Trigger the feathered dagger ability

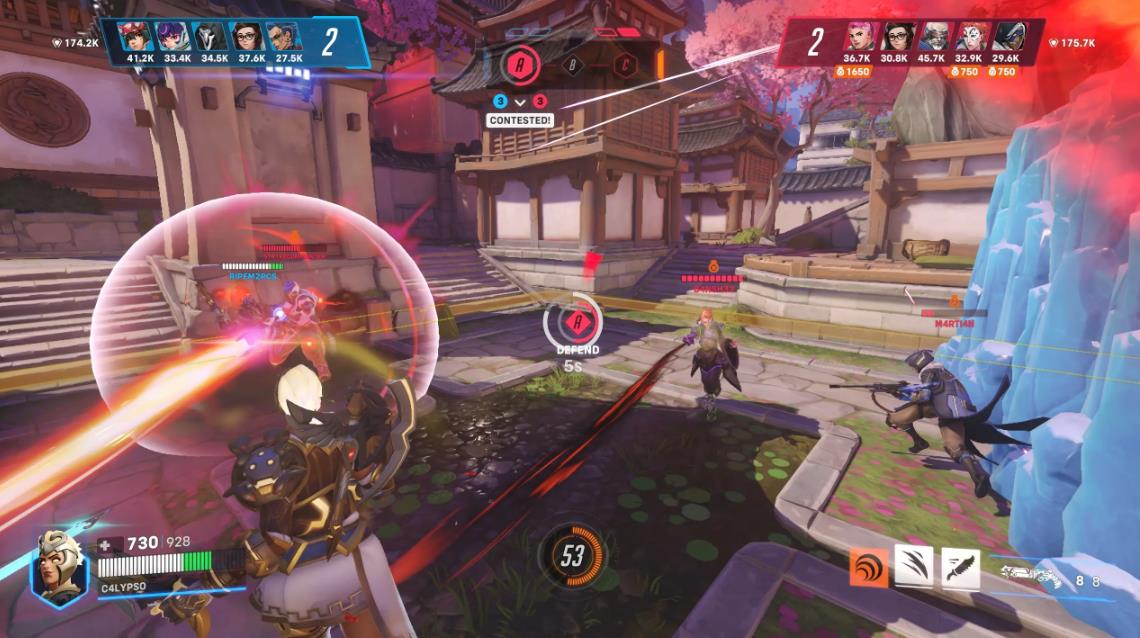[959, 567]
